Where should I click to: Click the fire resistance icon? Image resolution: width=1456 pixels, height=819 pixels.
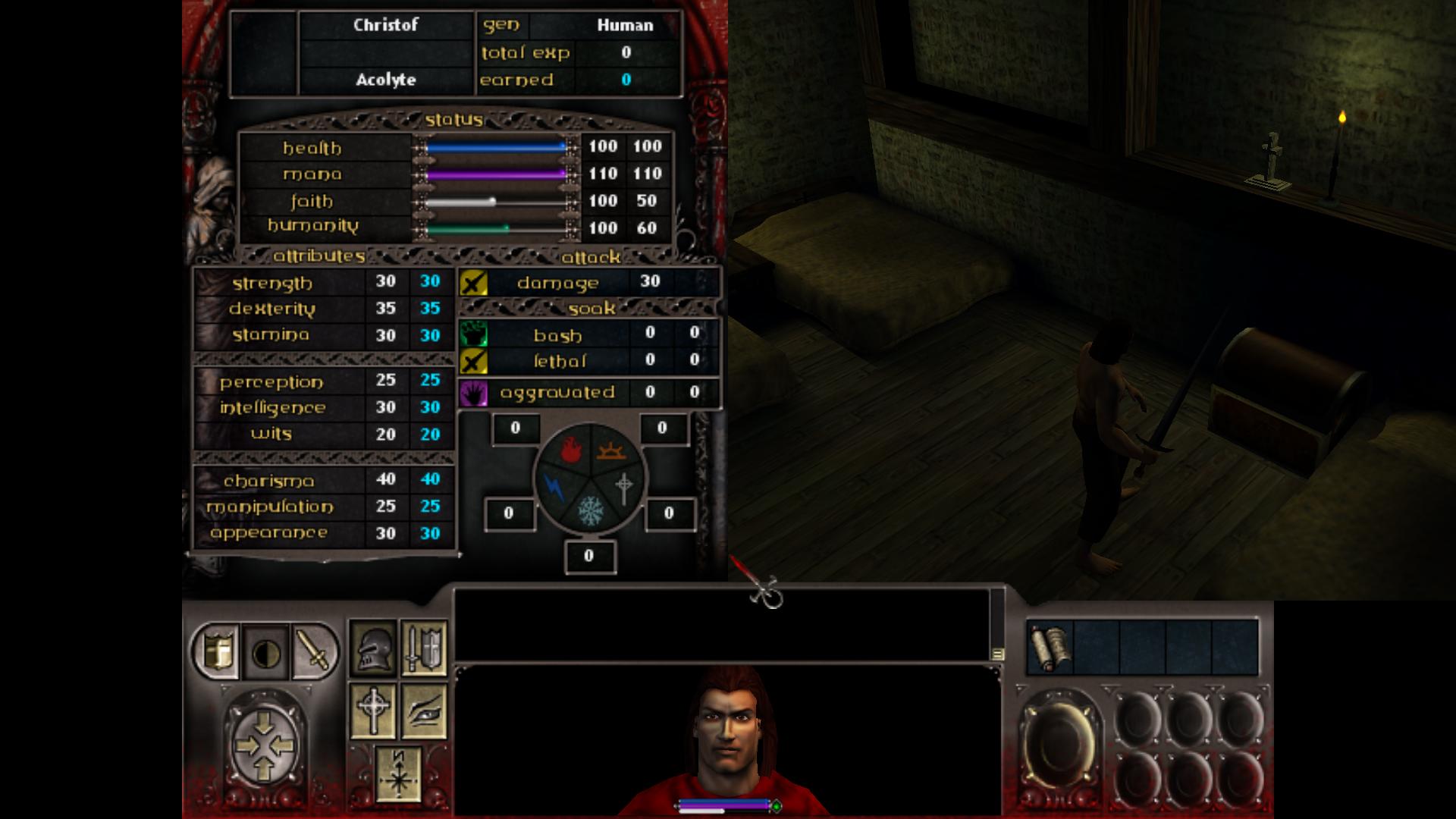pos(571,453)
